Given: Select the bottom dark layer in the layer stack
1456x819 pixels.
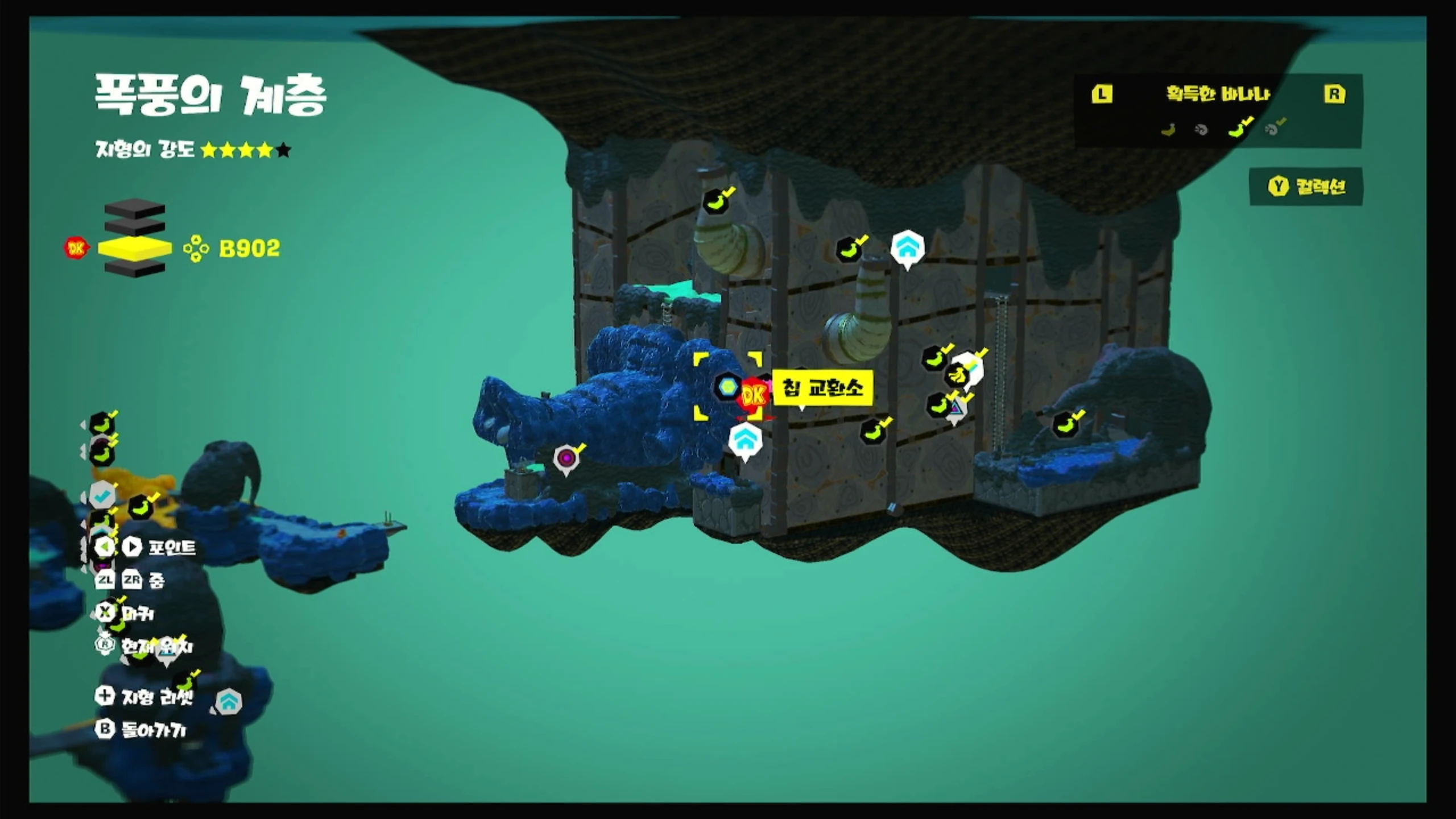Looking at the screenshot, I should (135, 269).
